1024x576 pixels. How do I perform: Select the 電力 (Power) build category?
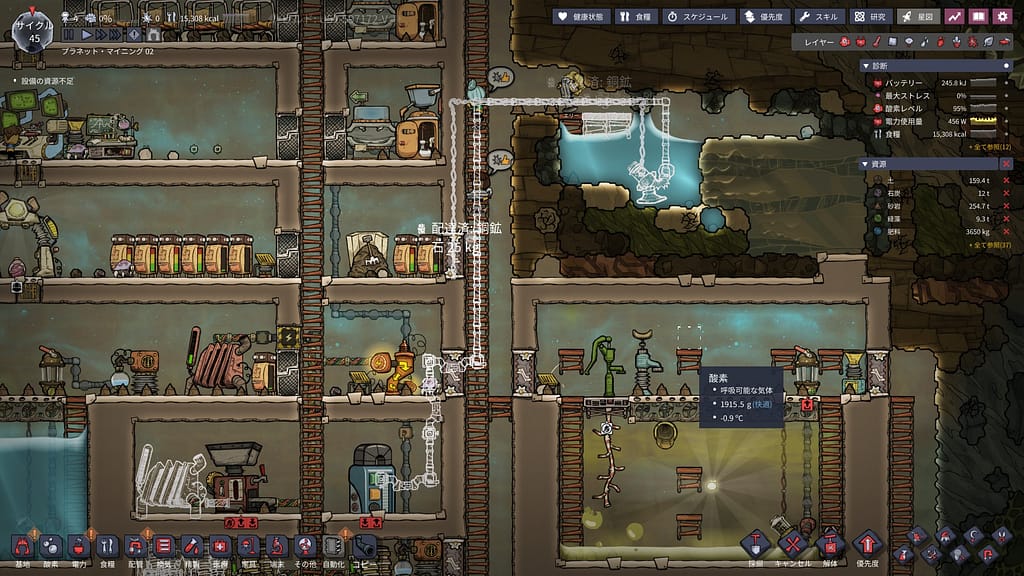click(79, 547)
